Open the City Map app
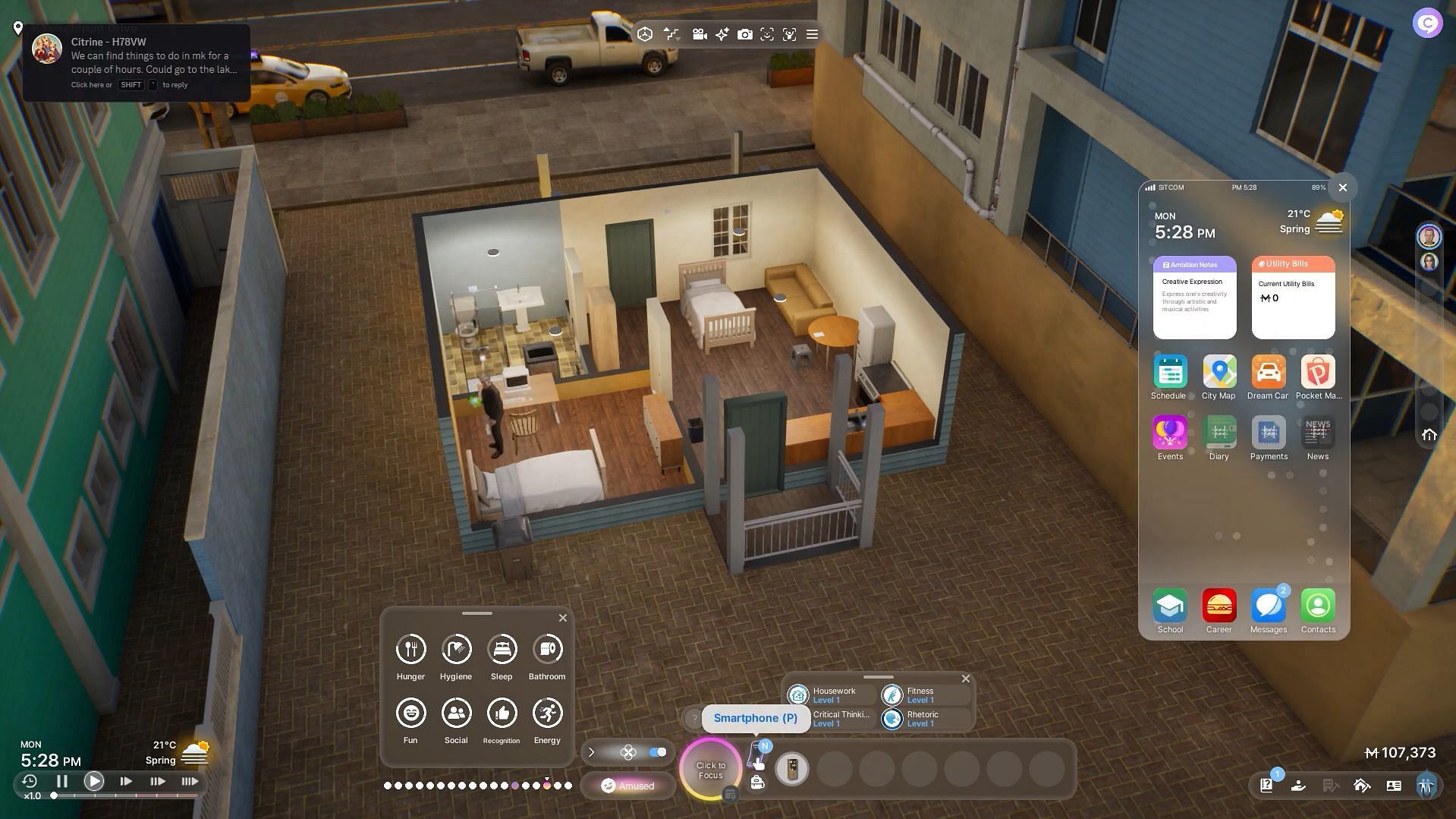This screenshot has width=1456, height=819. click(1219, 373)
